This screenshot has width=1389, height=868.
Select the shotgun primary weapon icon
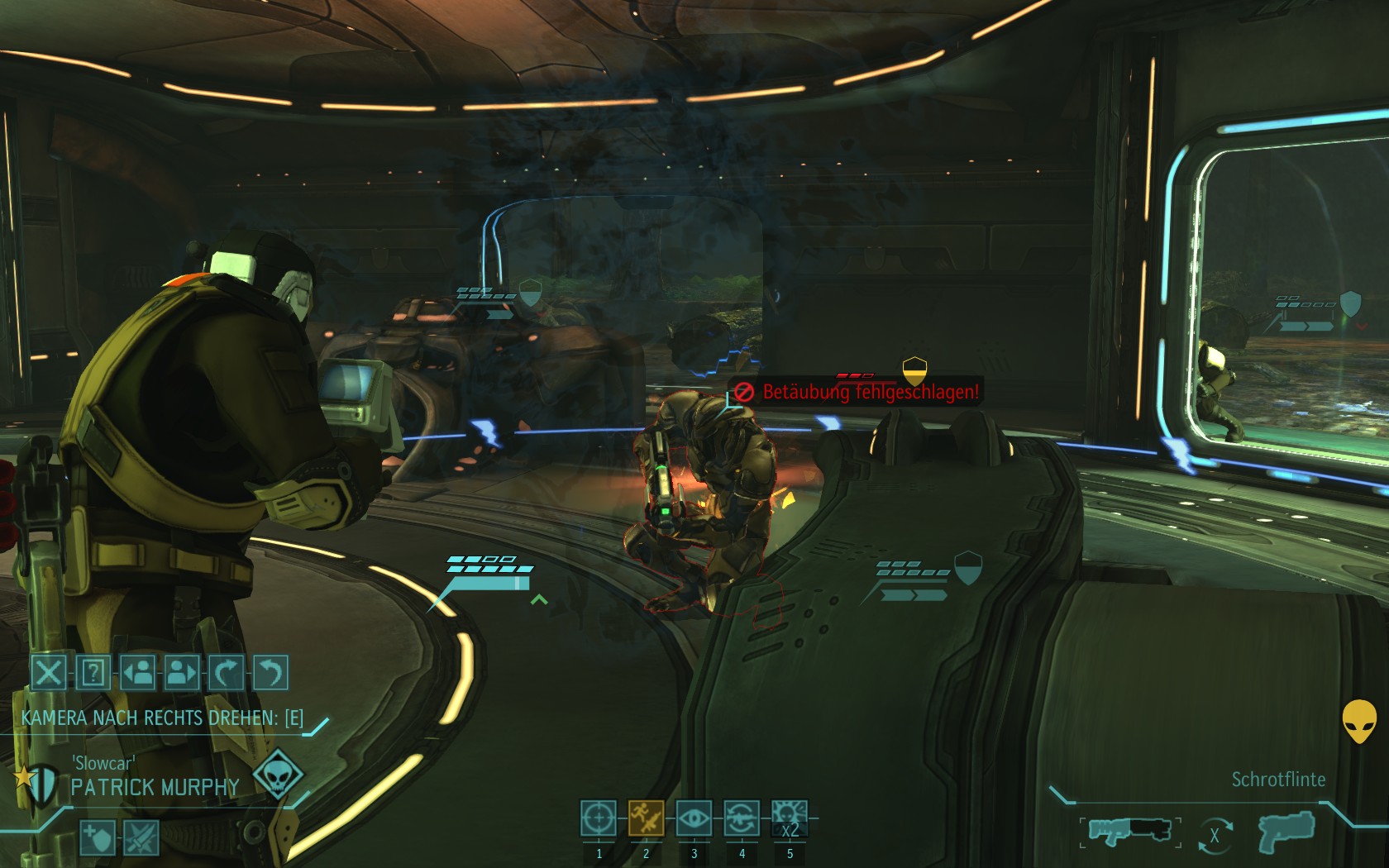1129,831
